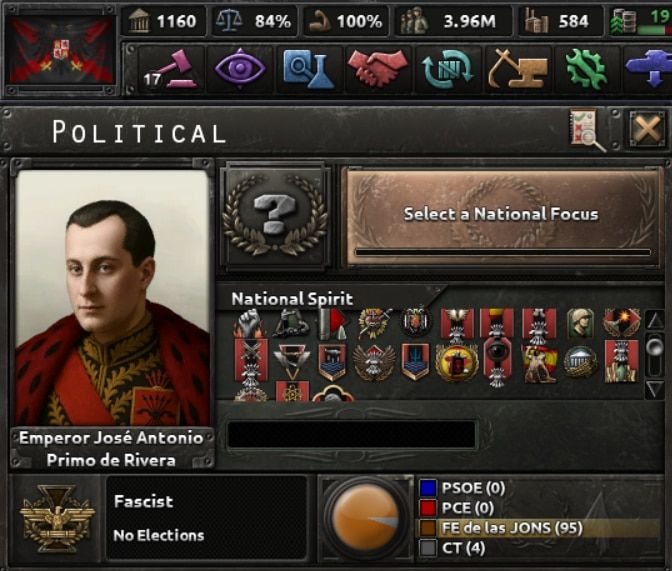Open the production gear screen
Image resolution: width=672 pixels, height=571 pixels.
coord(586,68)
